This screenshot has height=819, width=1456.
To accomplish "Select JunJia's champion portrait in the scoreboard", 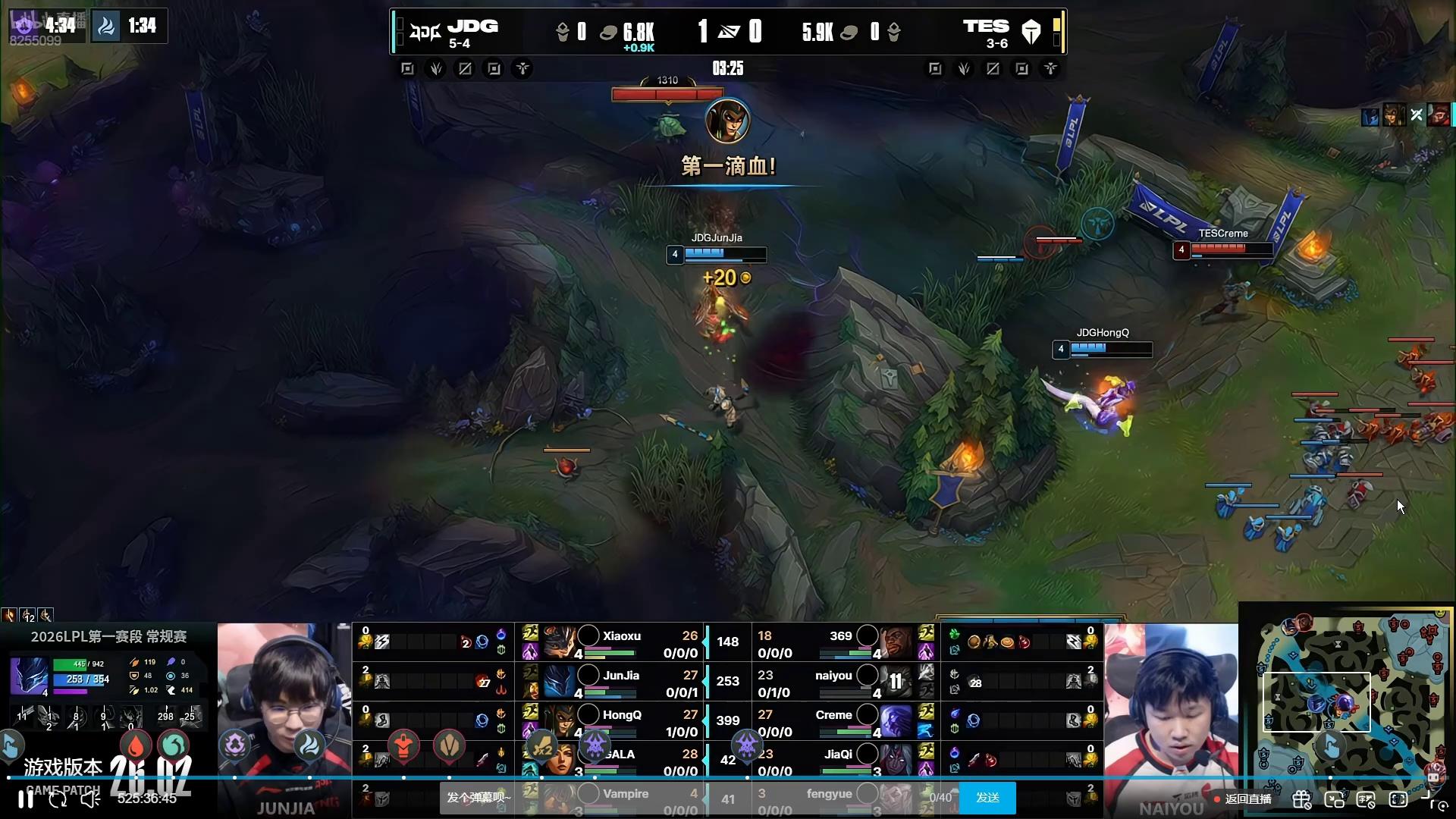I will tap(560, 682).
